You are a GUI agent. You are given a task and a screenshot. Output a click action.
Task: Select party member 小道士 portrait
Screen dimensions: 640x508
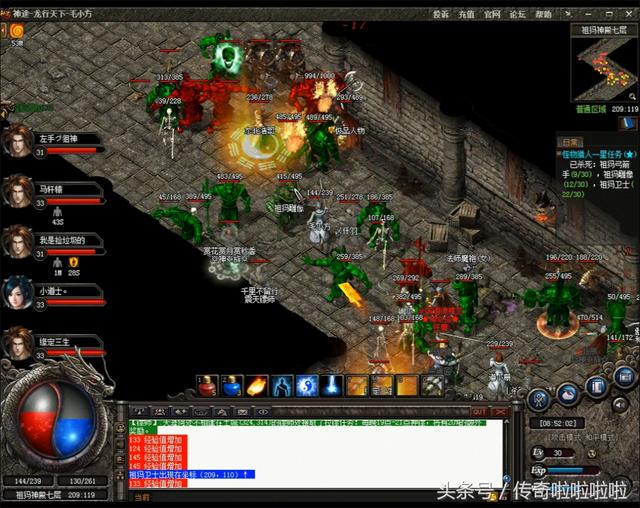pos(18,292)
